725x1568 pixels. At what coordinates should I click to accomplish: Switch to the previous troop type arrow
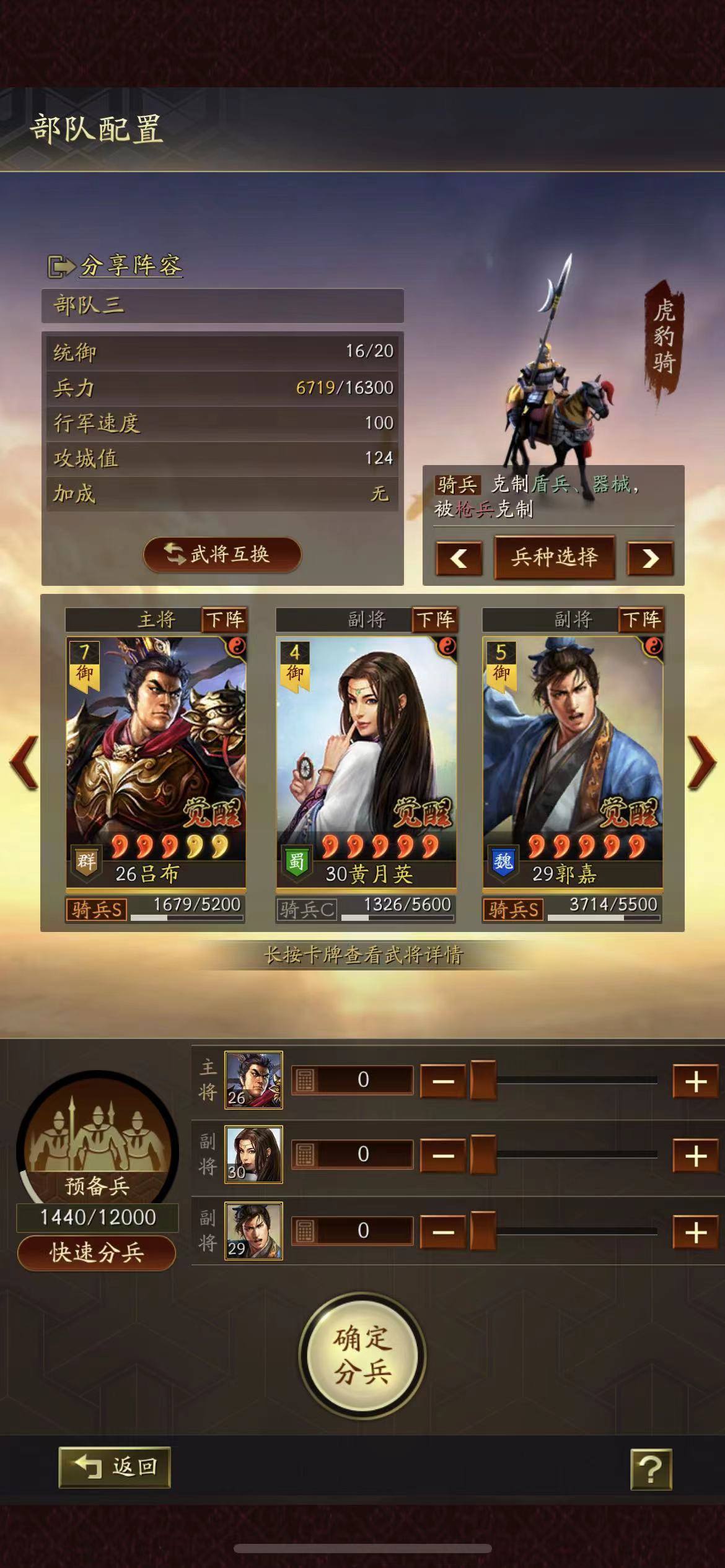459,559
